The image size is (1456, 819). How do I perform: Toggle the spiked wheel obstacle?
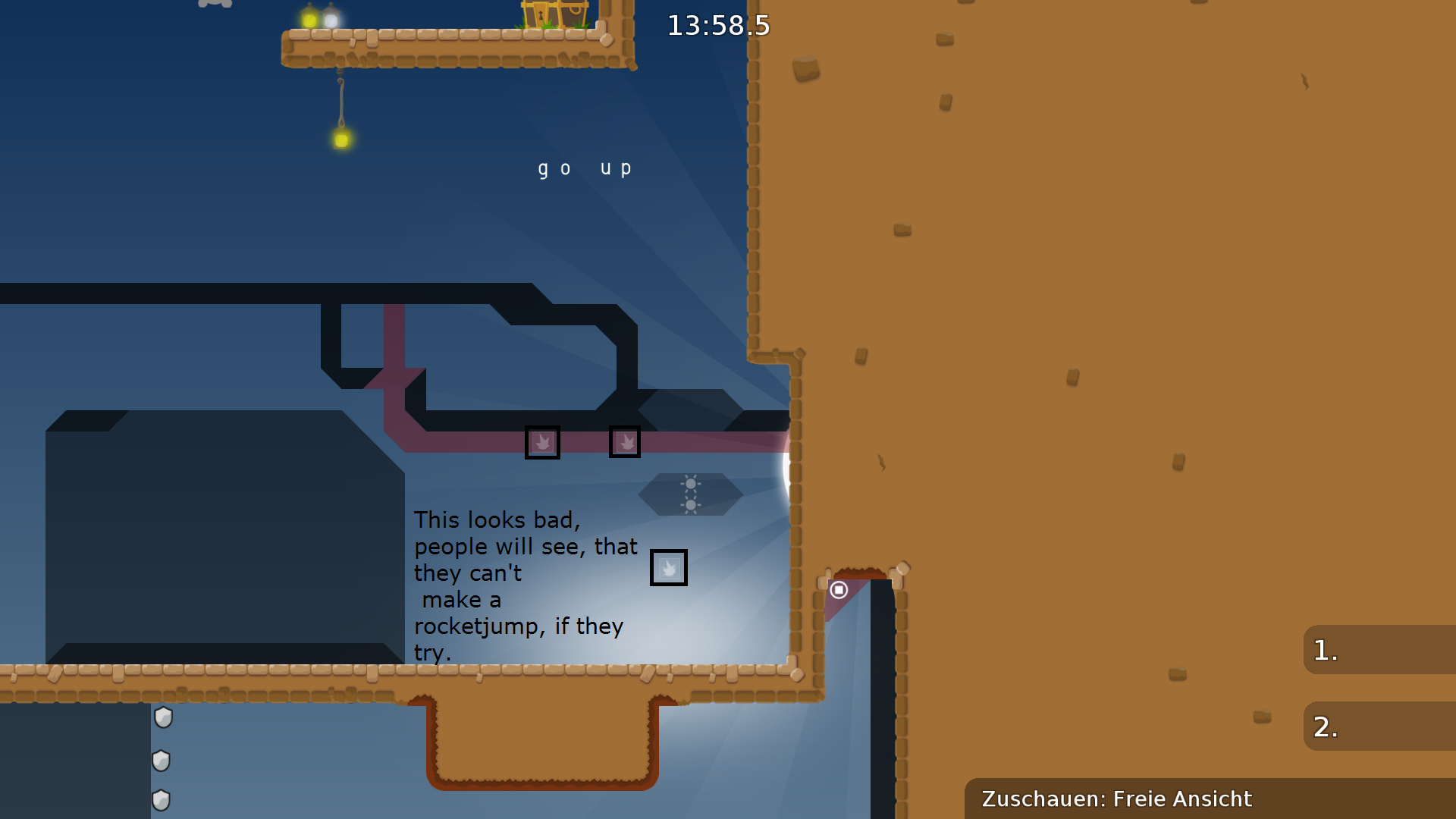692,494
